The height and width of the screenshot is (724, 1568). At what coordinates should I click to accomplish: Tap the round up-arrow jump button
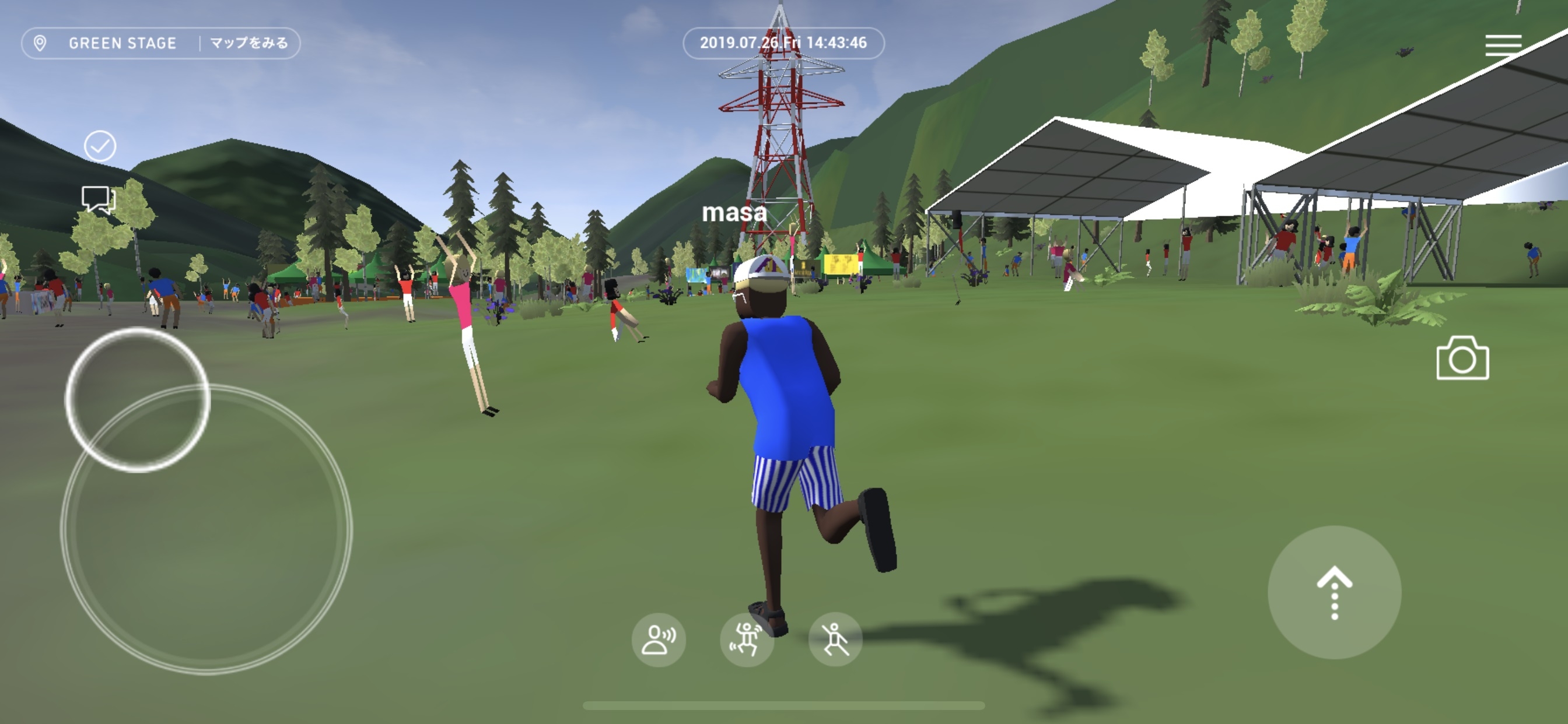tap(1334, 592)
